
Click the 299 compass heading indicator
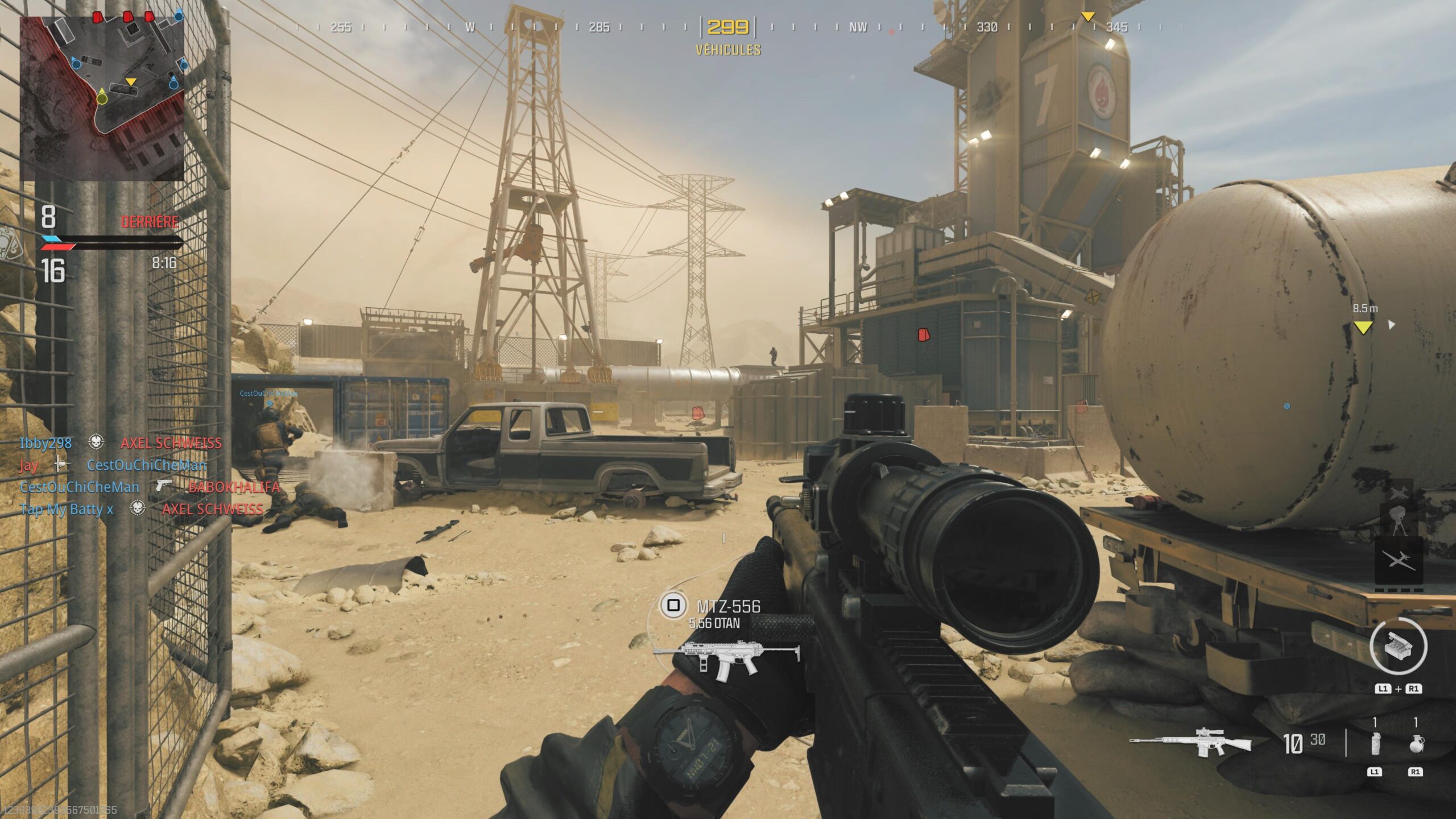[x=729, y=26]
